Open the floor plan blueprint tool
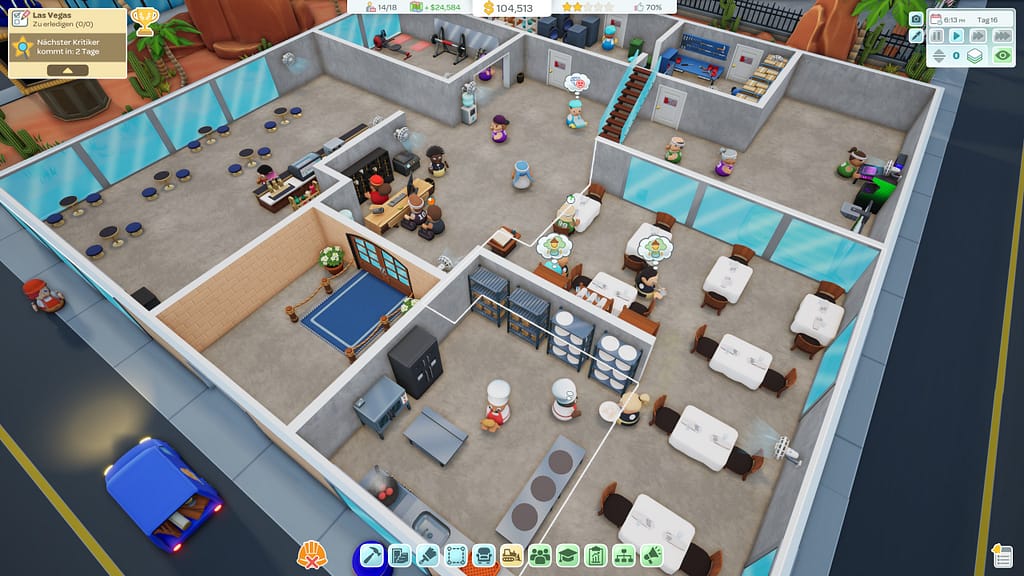The height and width of the screenshot is (576, 1024). coord(400,555)
